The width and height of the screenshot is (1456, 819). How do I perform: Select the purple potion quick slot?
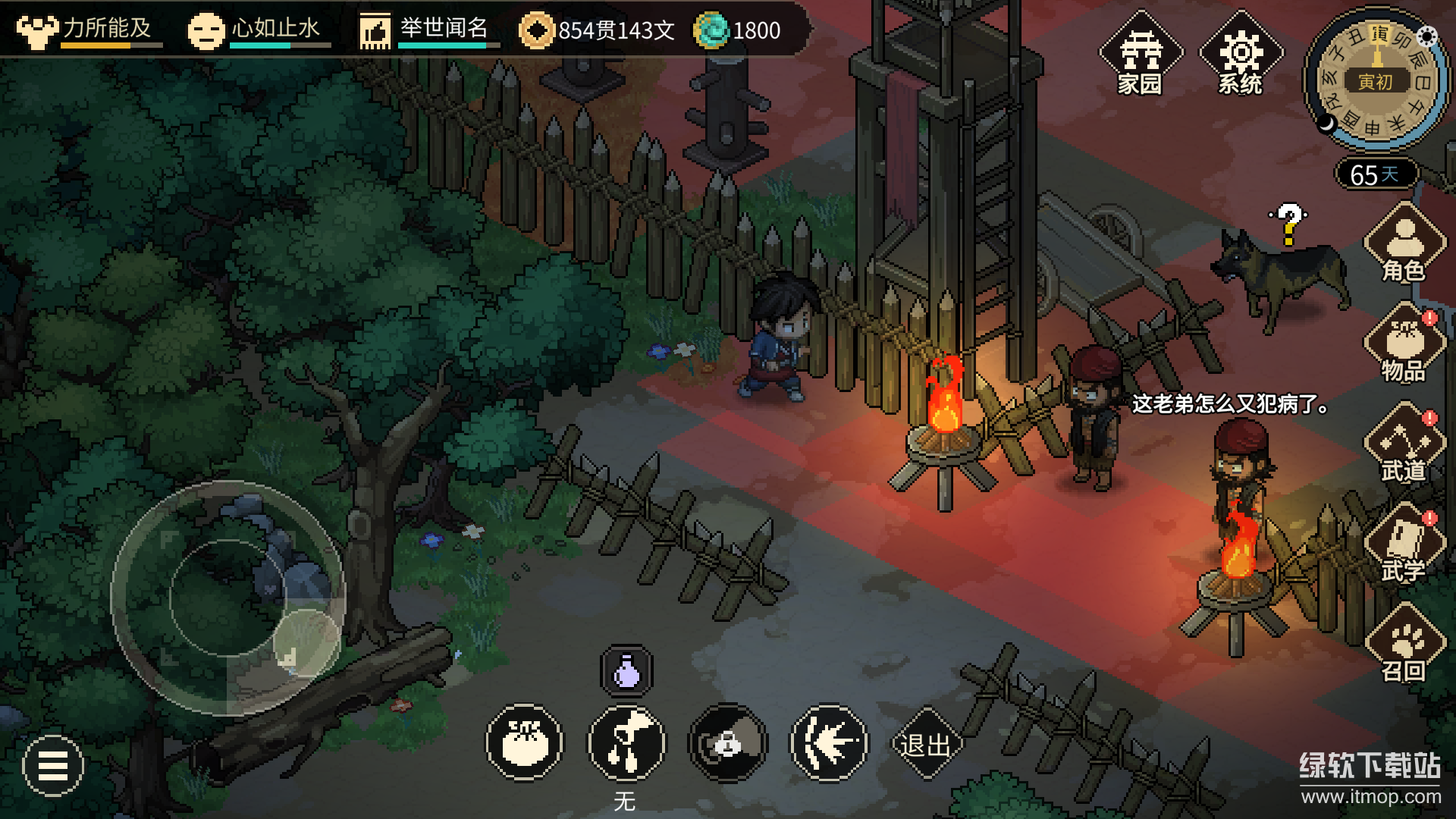(x=626, y=671)
